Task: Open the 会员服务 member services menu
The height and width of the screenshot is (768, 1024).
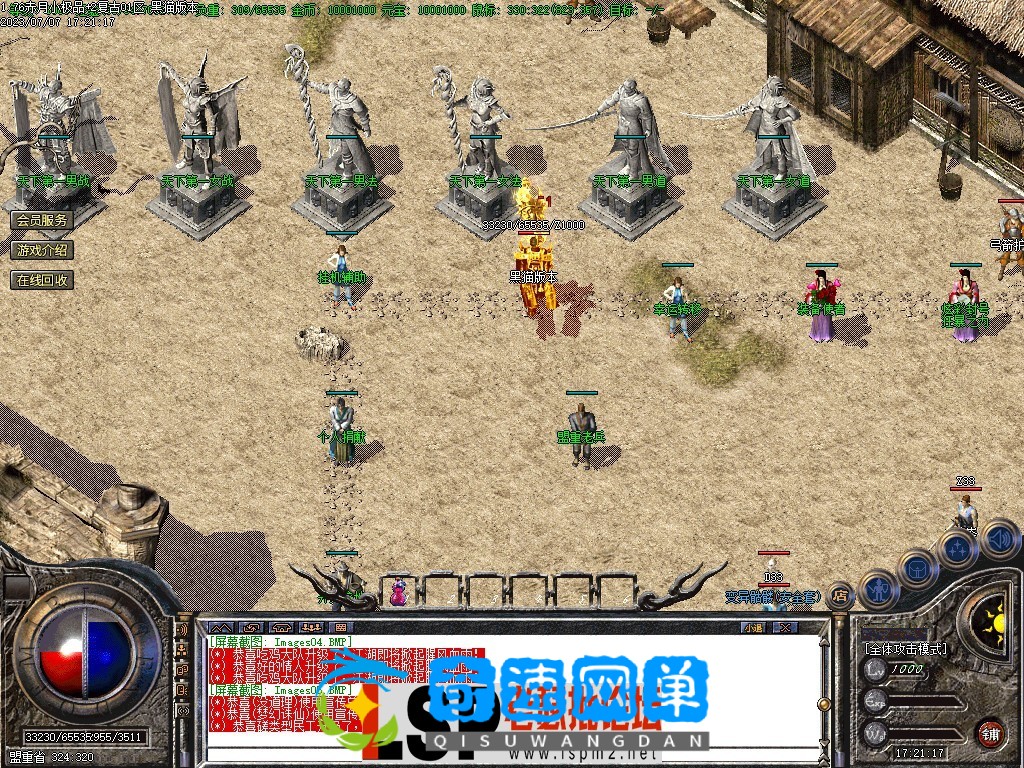Action: coord(42,220)
